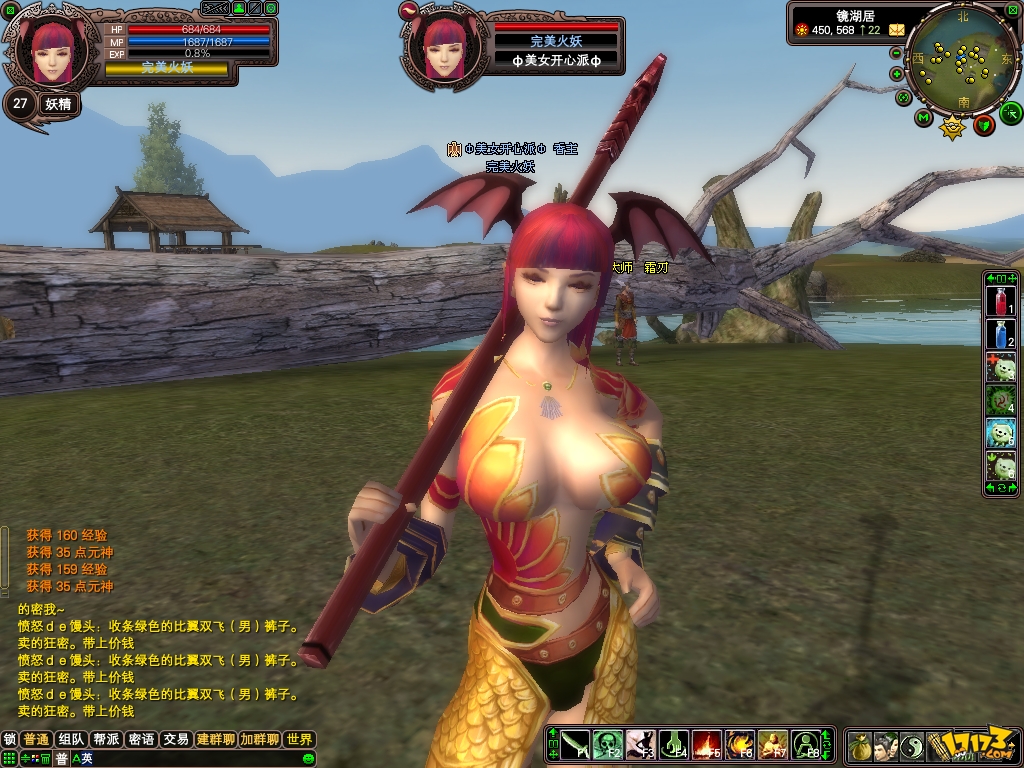
Task: Use the blue mana potion slot
Action: point(1001,334)
